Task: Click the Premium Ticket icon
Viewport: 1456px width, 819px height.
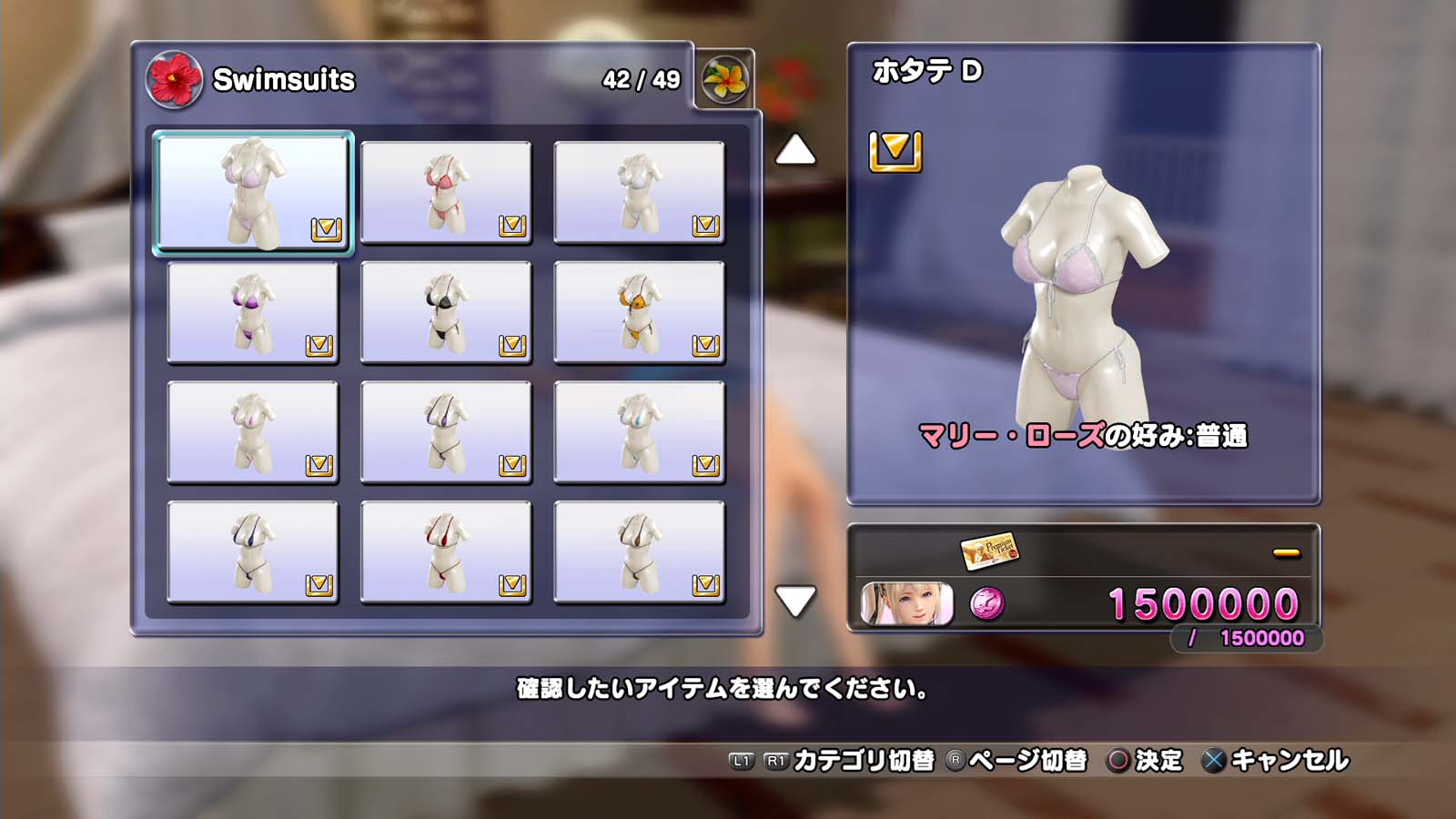Action: (989, 550)
